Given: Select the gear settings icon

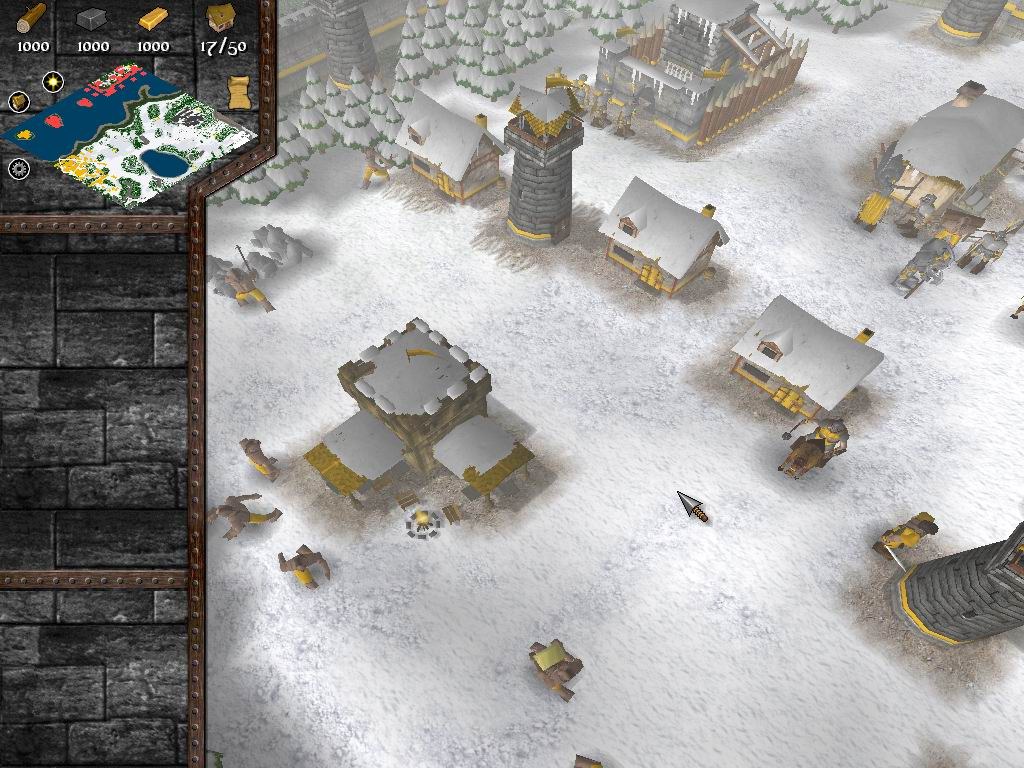Looking at the screenshot, I should pos(19,168).
